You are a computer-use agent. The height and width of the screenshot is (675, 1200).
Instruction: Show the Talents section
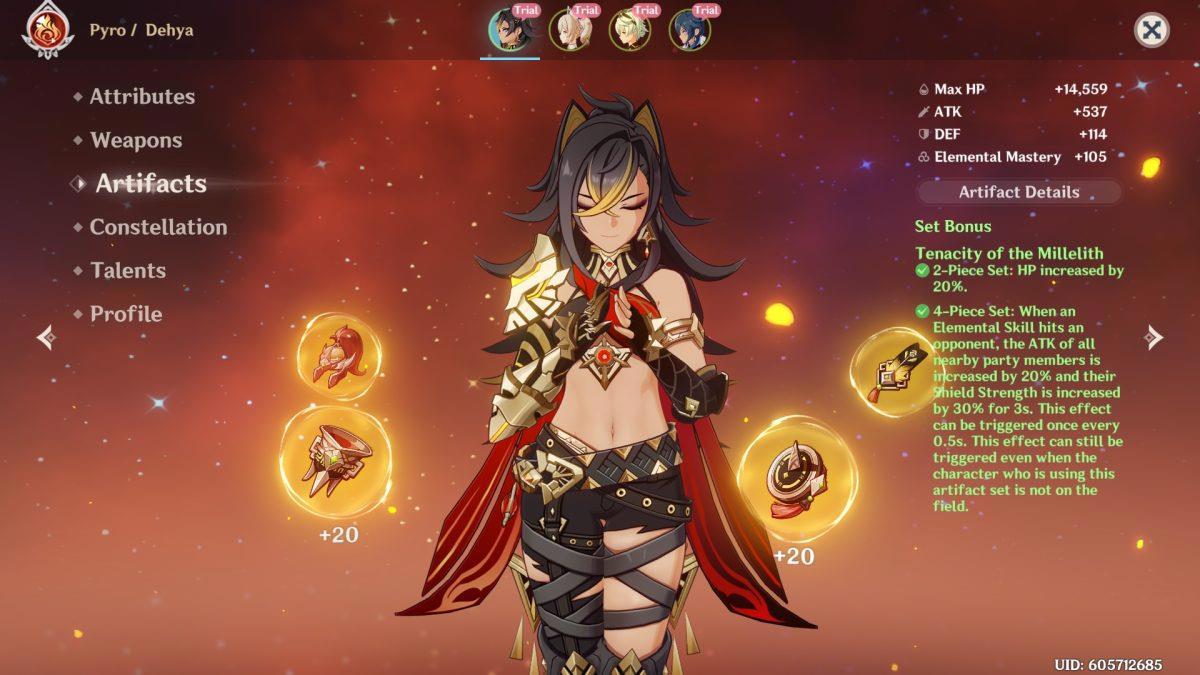tap(128, 270)
